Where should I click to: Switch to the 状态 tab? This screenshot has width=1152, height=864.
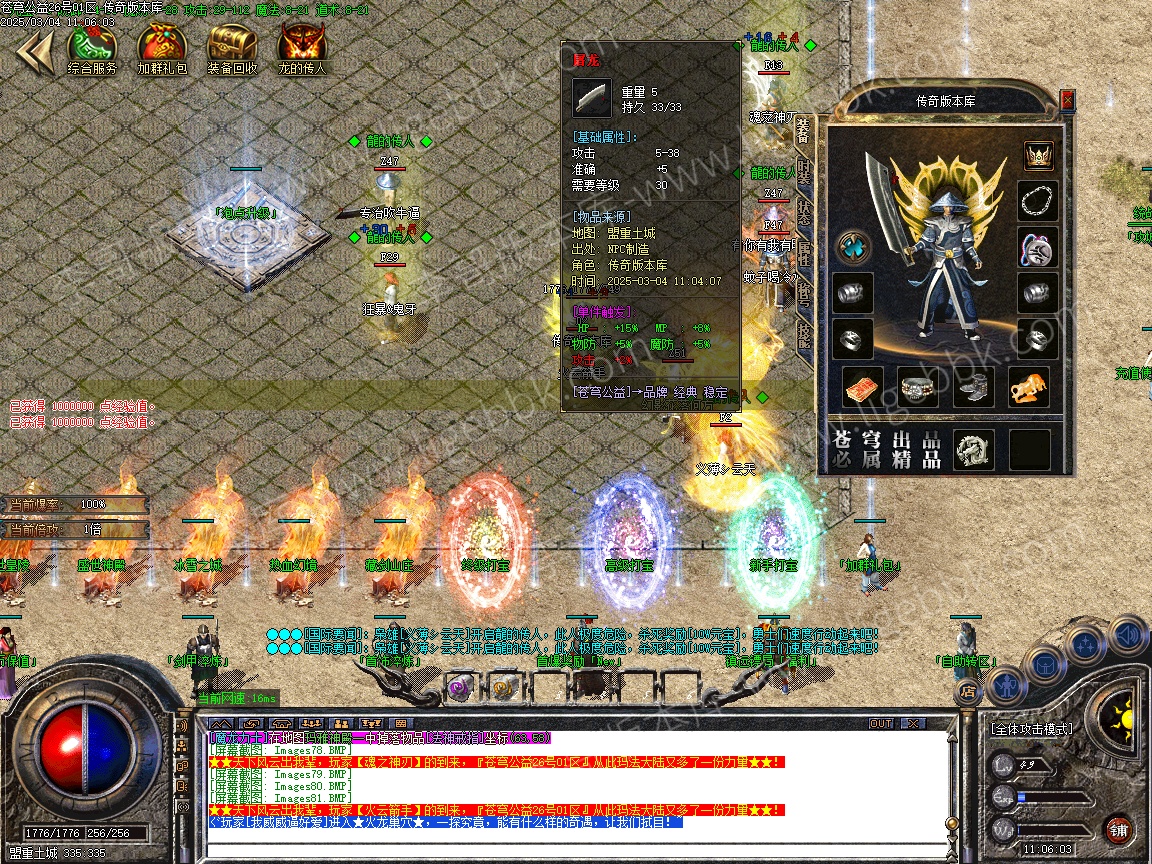coord(804,213)
